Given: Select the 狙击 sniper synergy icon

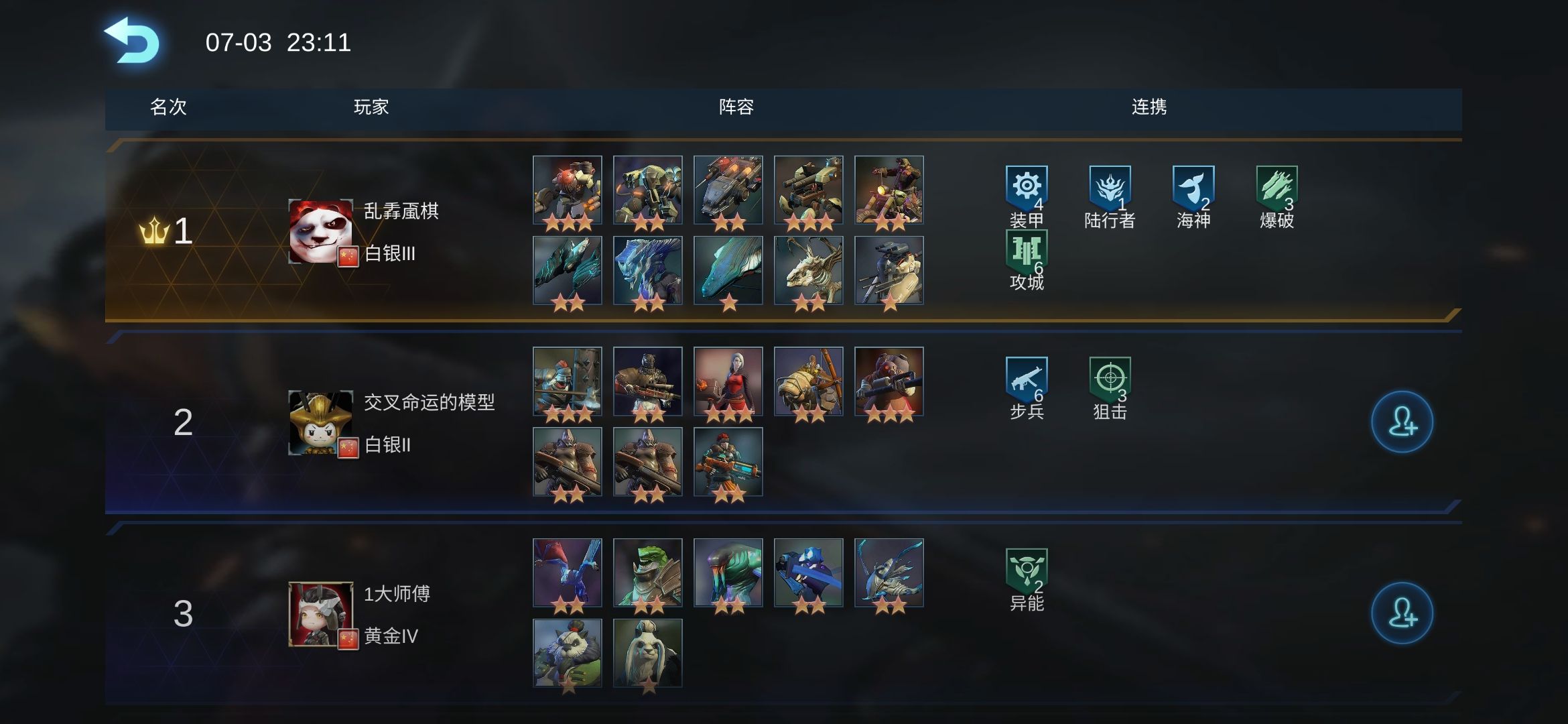Looking at the screenshot, I should coord(1110,379).
